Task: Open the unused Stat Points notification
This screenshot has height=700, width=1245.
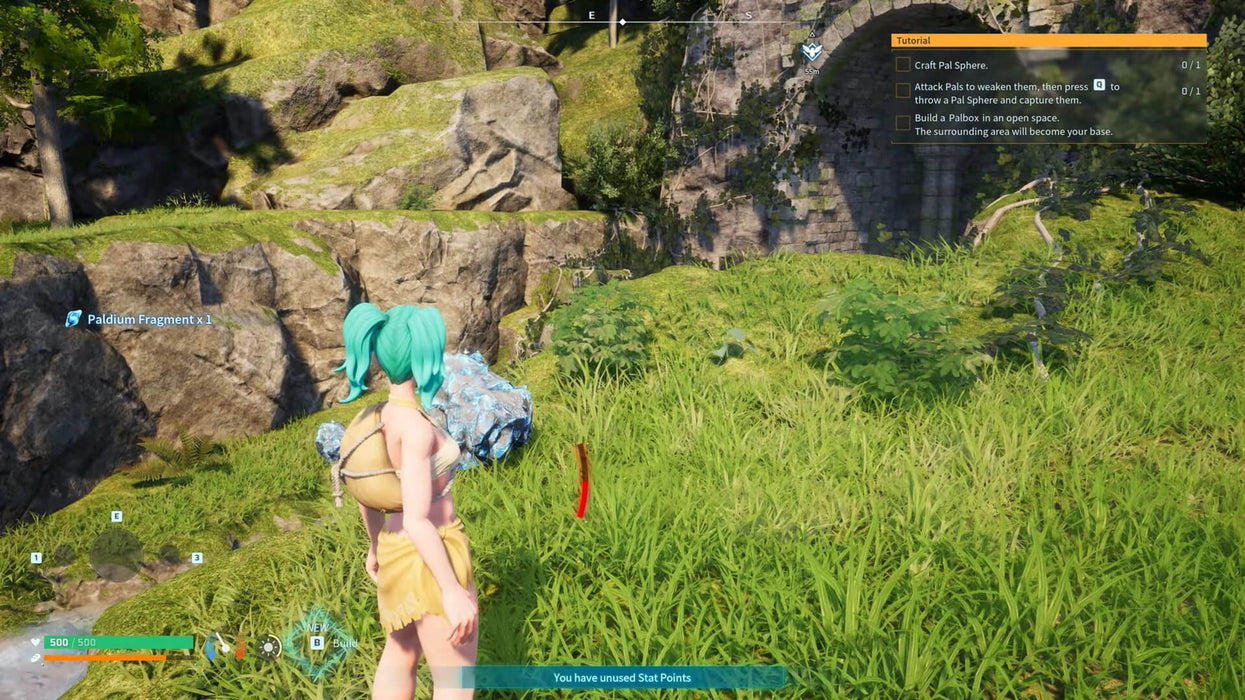Action: (622, 678)
